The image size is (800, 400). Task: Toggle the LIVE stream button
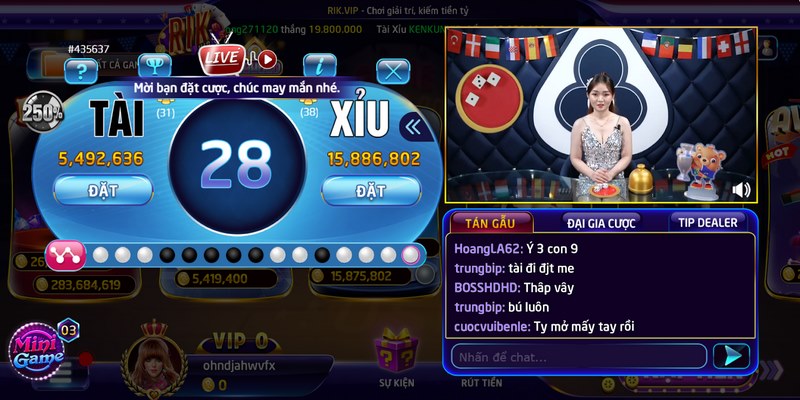pyautogui.click(x=221, y=57)
